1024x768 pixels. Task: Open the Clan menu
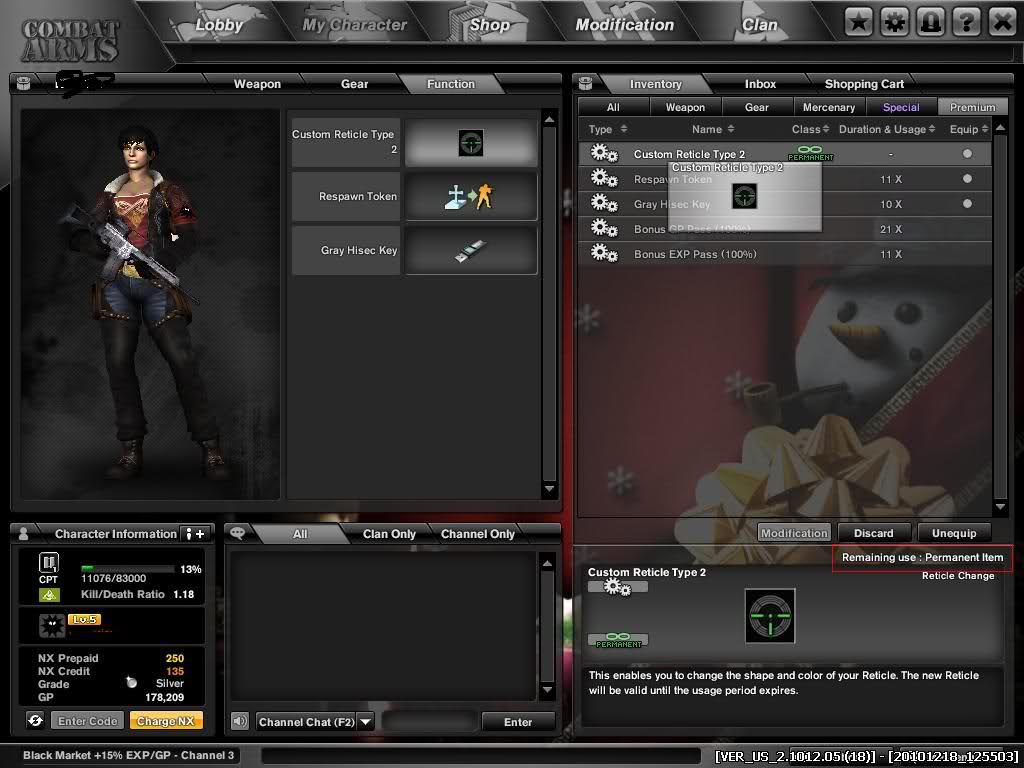click(759, 25)
